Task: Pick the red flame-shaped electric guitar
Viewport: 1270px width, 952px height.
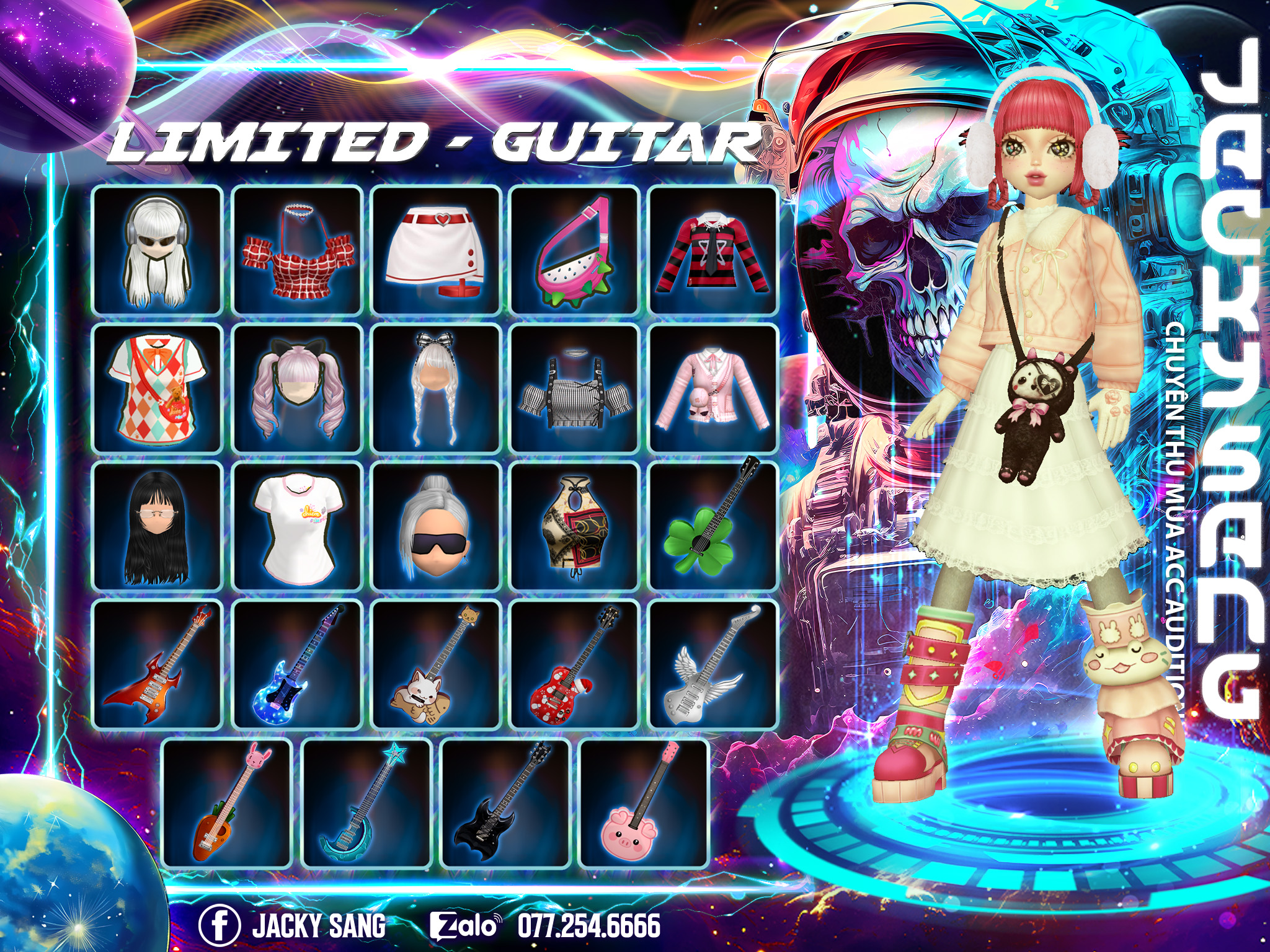Action: 158,665
